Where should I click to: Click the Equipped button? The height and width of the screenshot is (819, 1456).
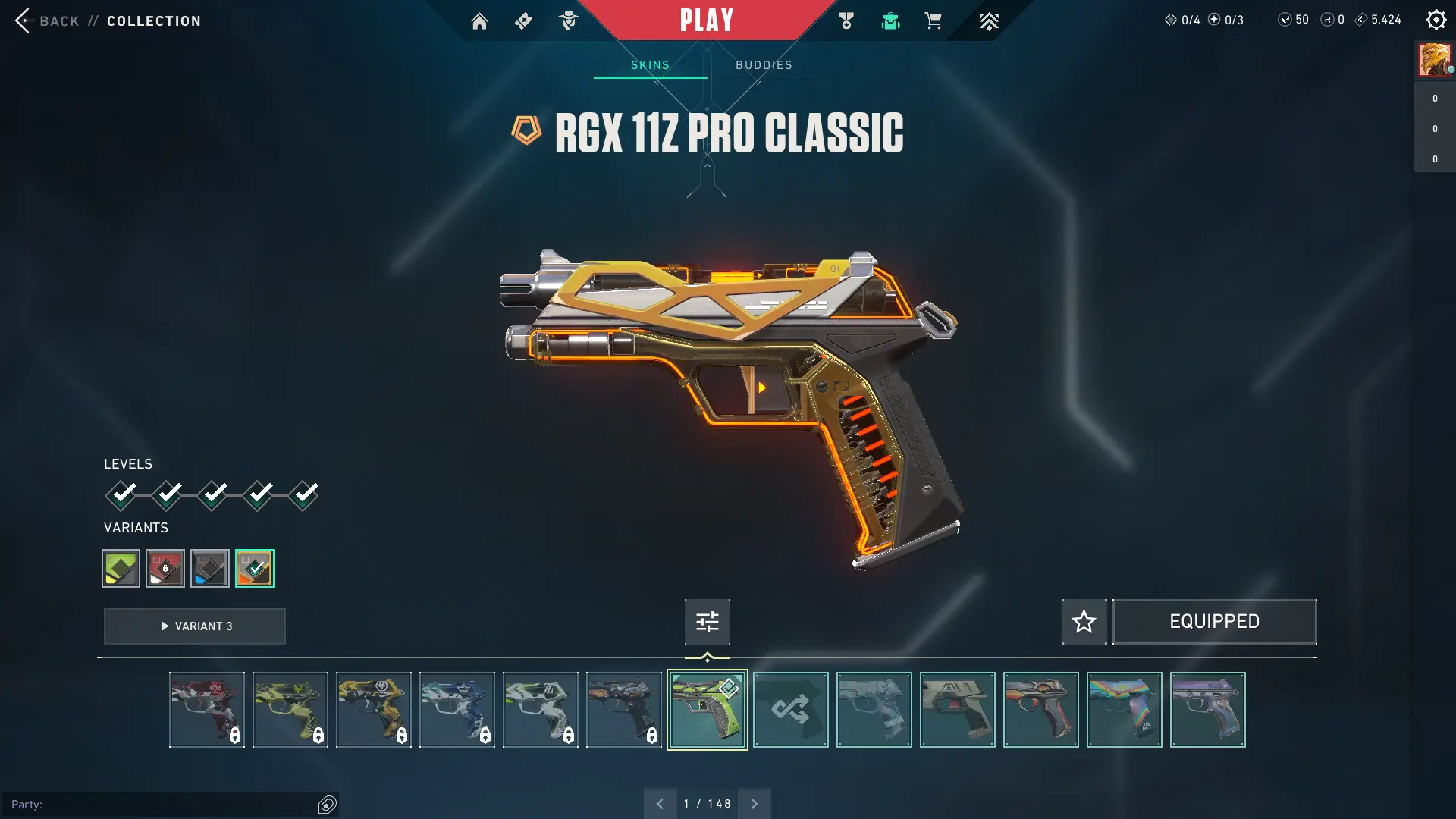(1214, 622)
